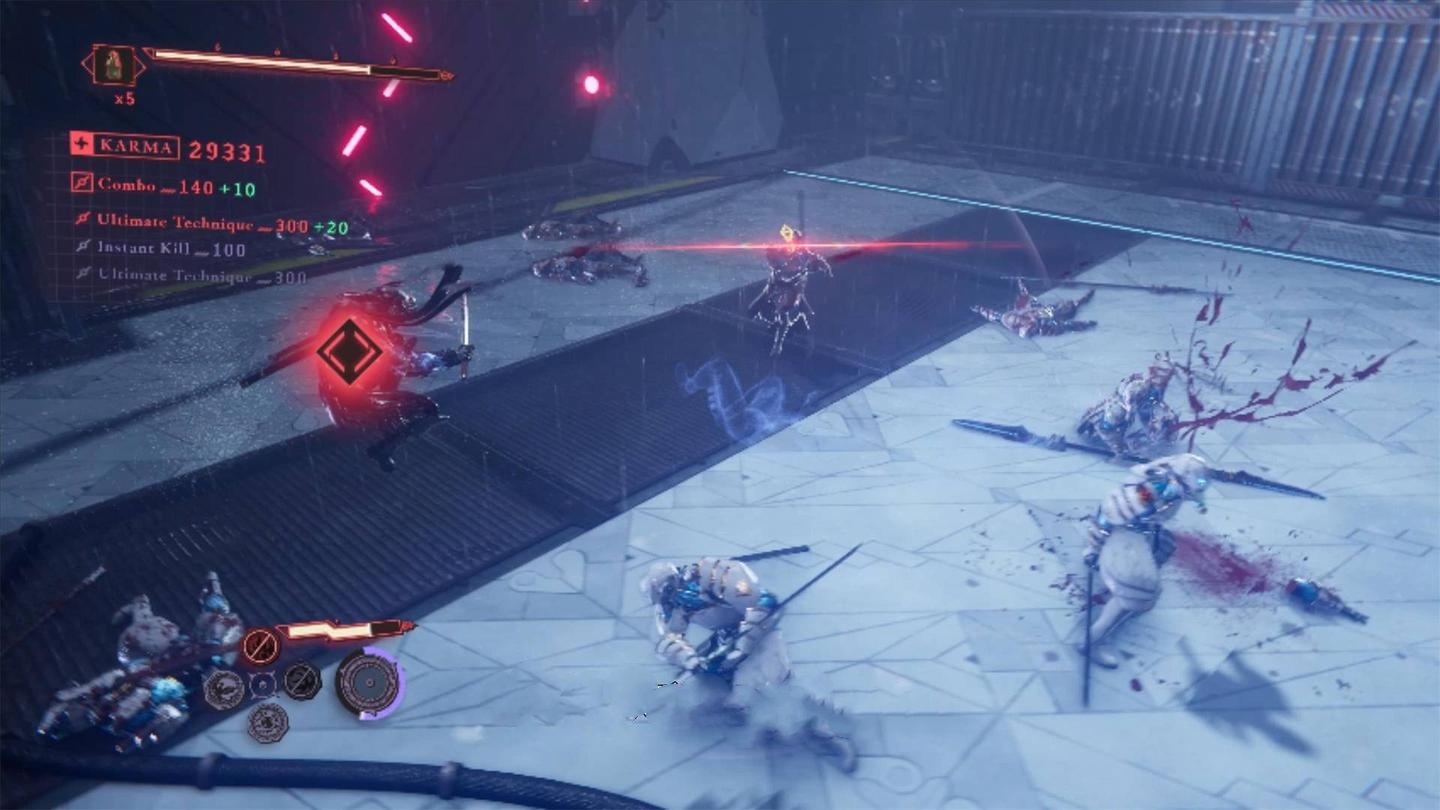The height and width of the screenshot is (810, 1440).
Task: Activate the large circular purple-ringed gauge
Action: click(368, 682)
